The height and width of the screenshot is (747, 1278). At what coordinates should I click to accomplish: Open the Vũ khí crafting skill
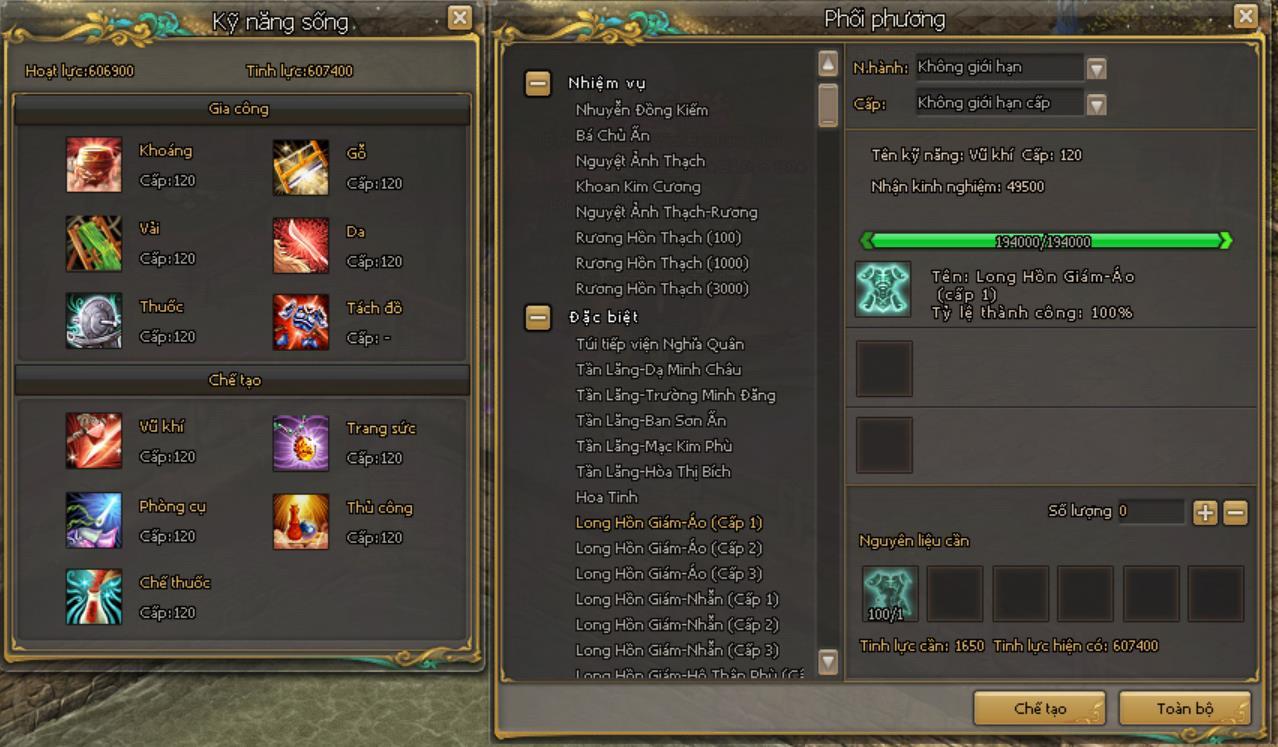click(94, 440)
